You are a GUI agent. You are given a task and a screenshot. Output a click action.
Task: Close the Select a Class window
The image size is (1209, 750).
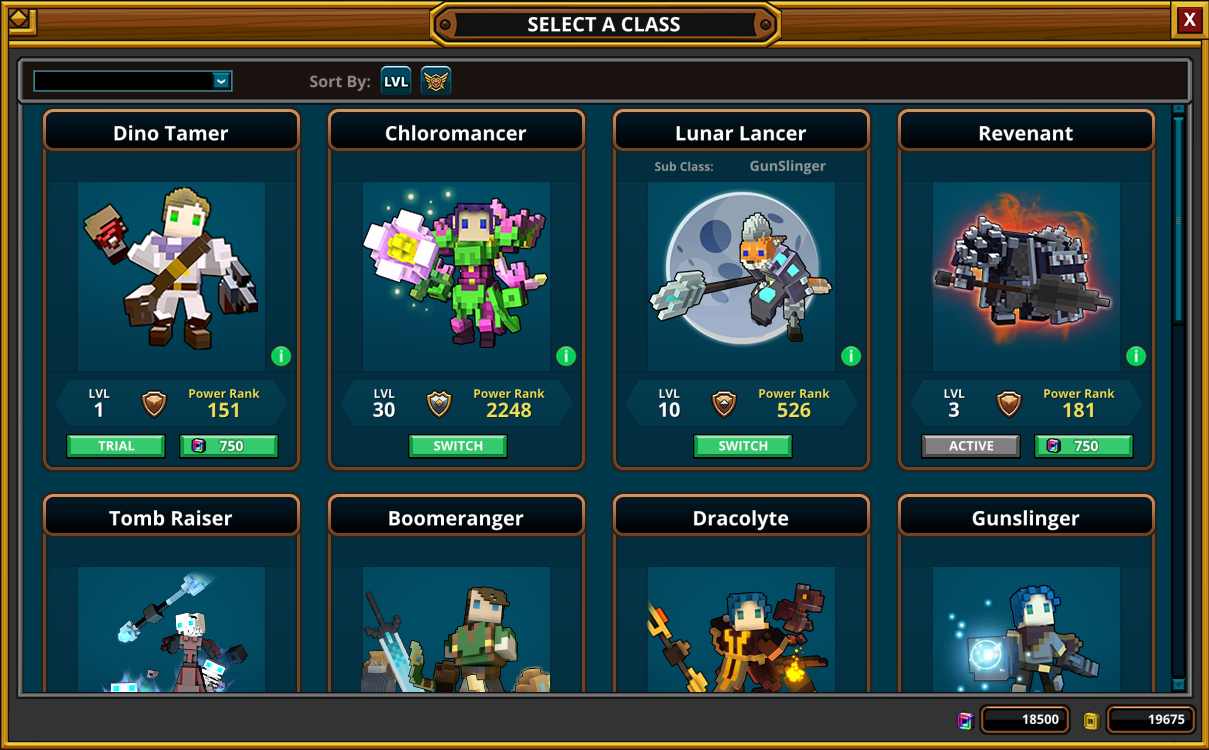coord(1188,20)
